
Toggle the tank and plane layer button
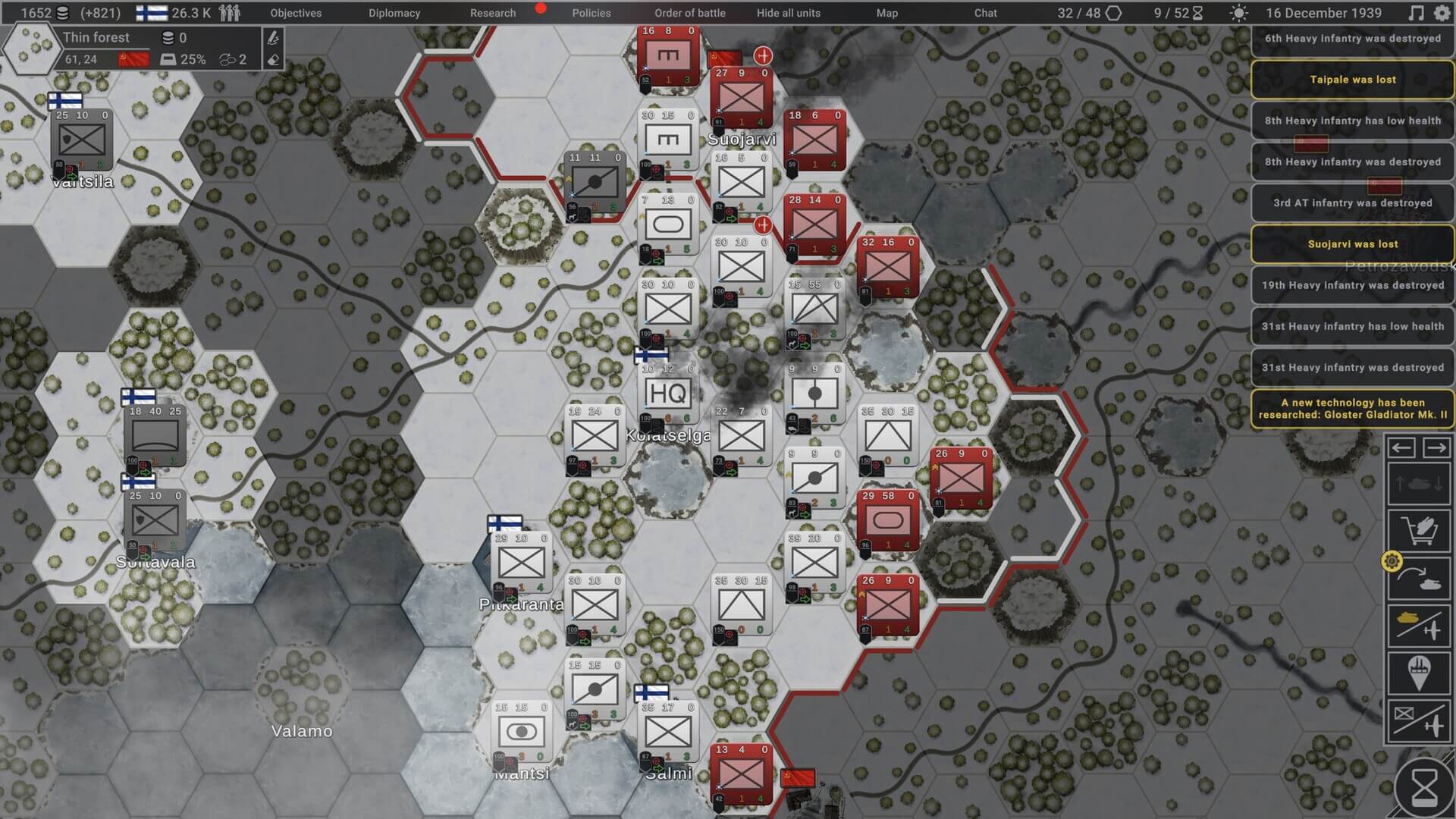click(x=1418, y=626)
